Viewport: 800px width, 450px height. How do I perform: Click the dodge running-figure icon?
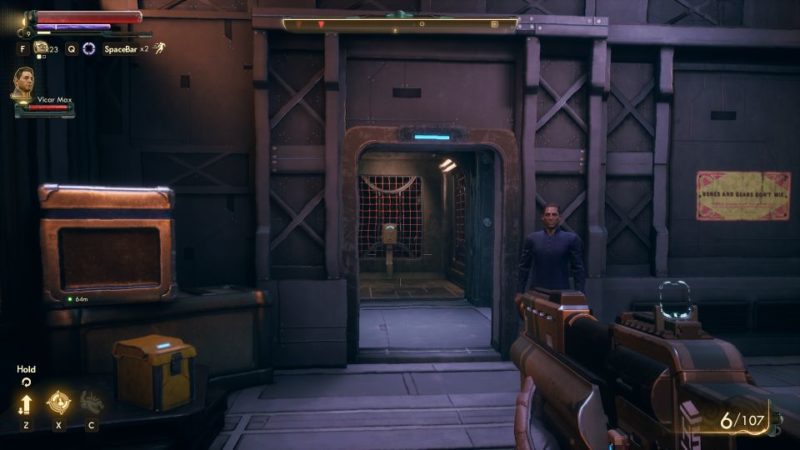click(159, 47)
